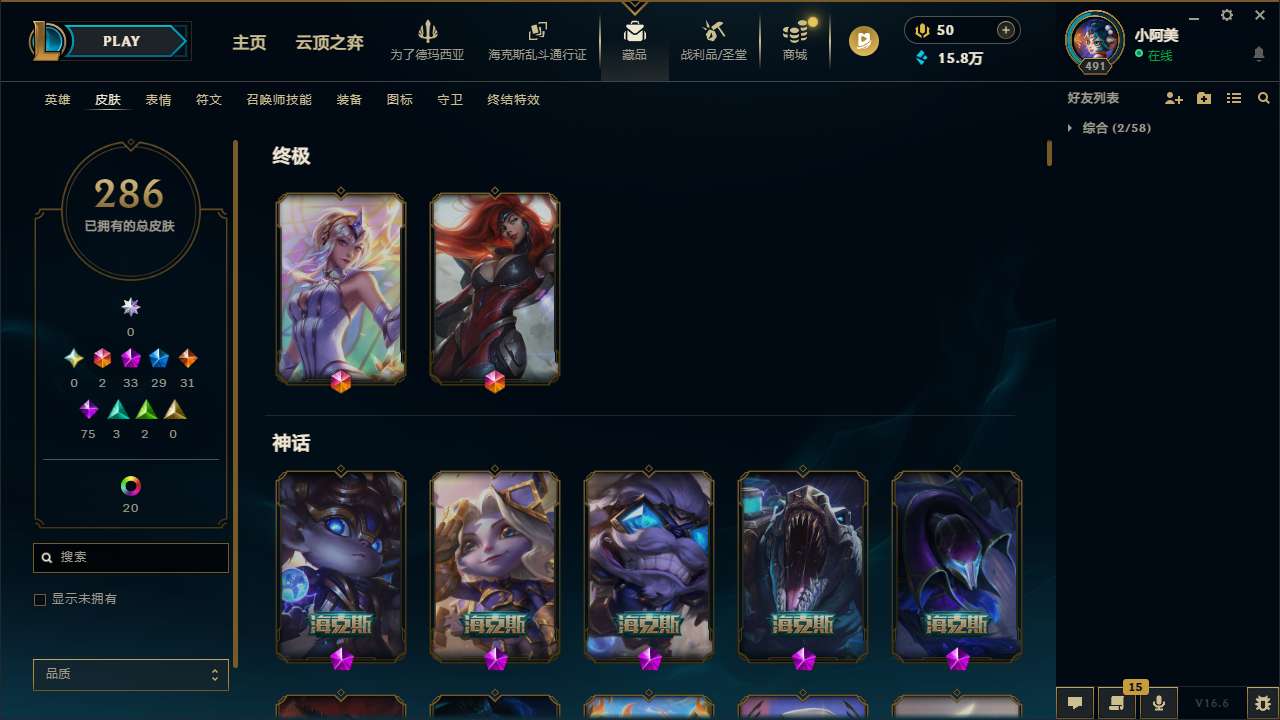This screenshot has width=1280, height=720.
Task: Click the friend groups folder icon
Action: [x=1204, y=98]
